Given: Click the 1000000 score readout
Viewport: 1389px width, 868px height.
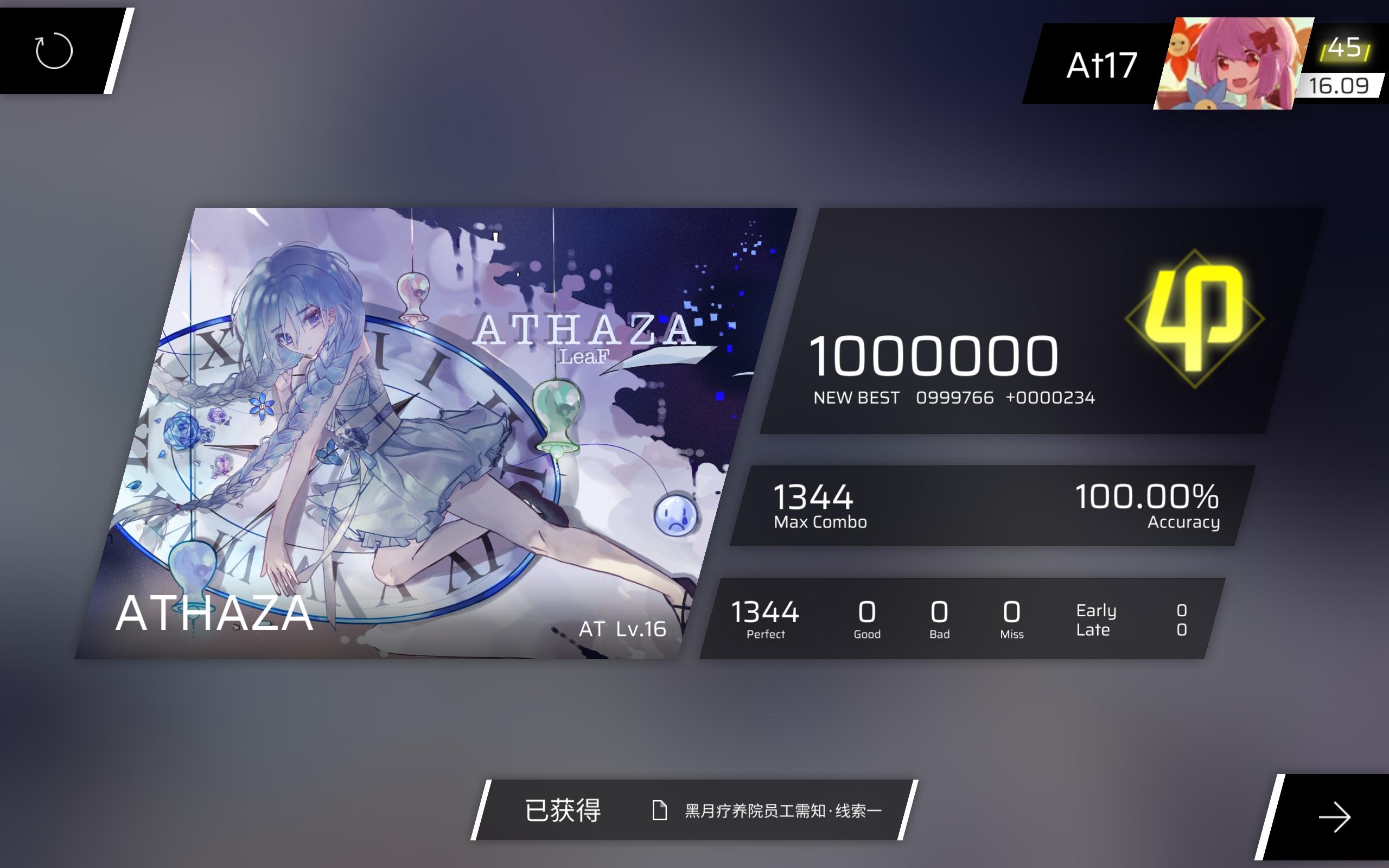Looking at the screenshot, I should [935, 356].
